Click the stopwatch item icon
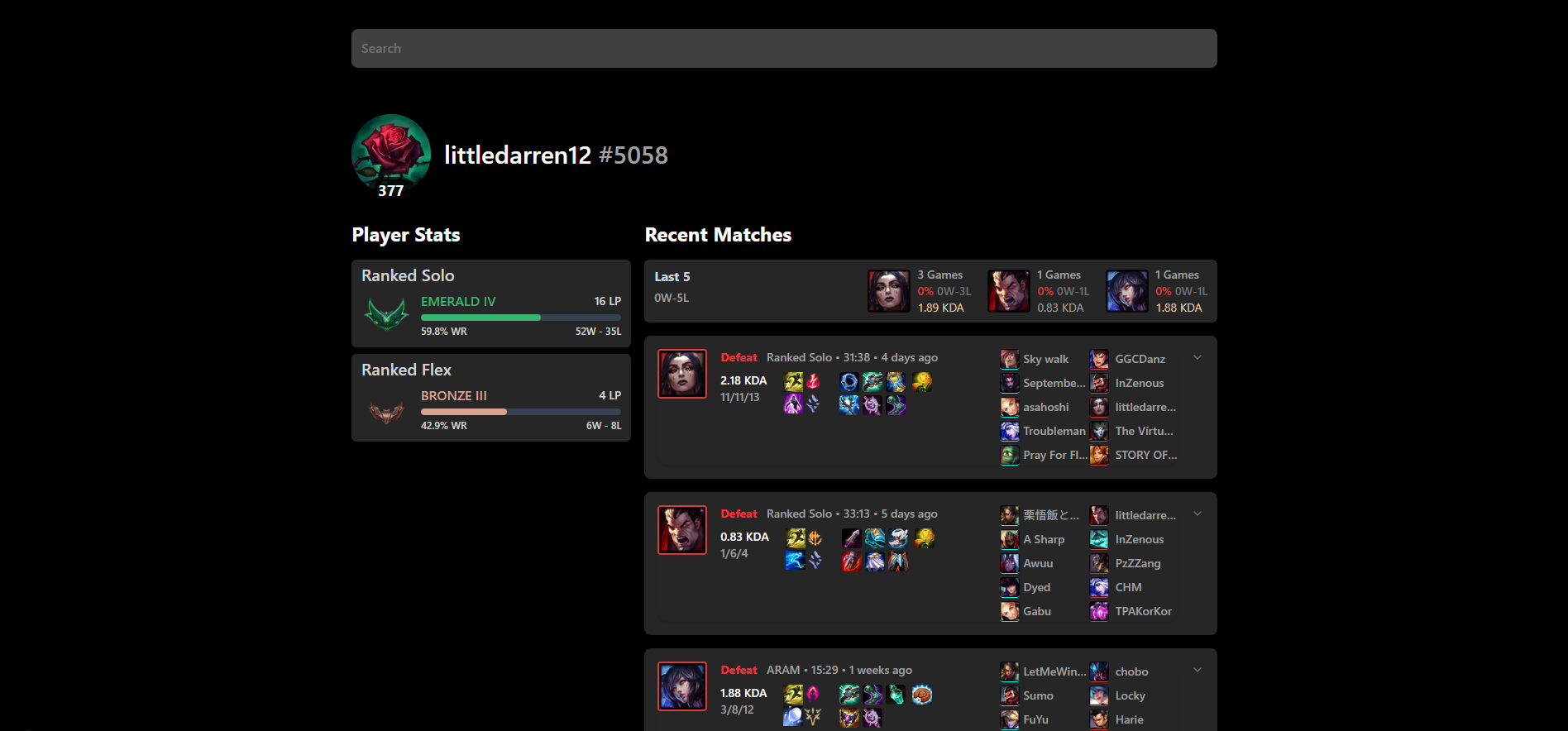 tap(895, 380)
